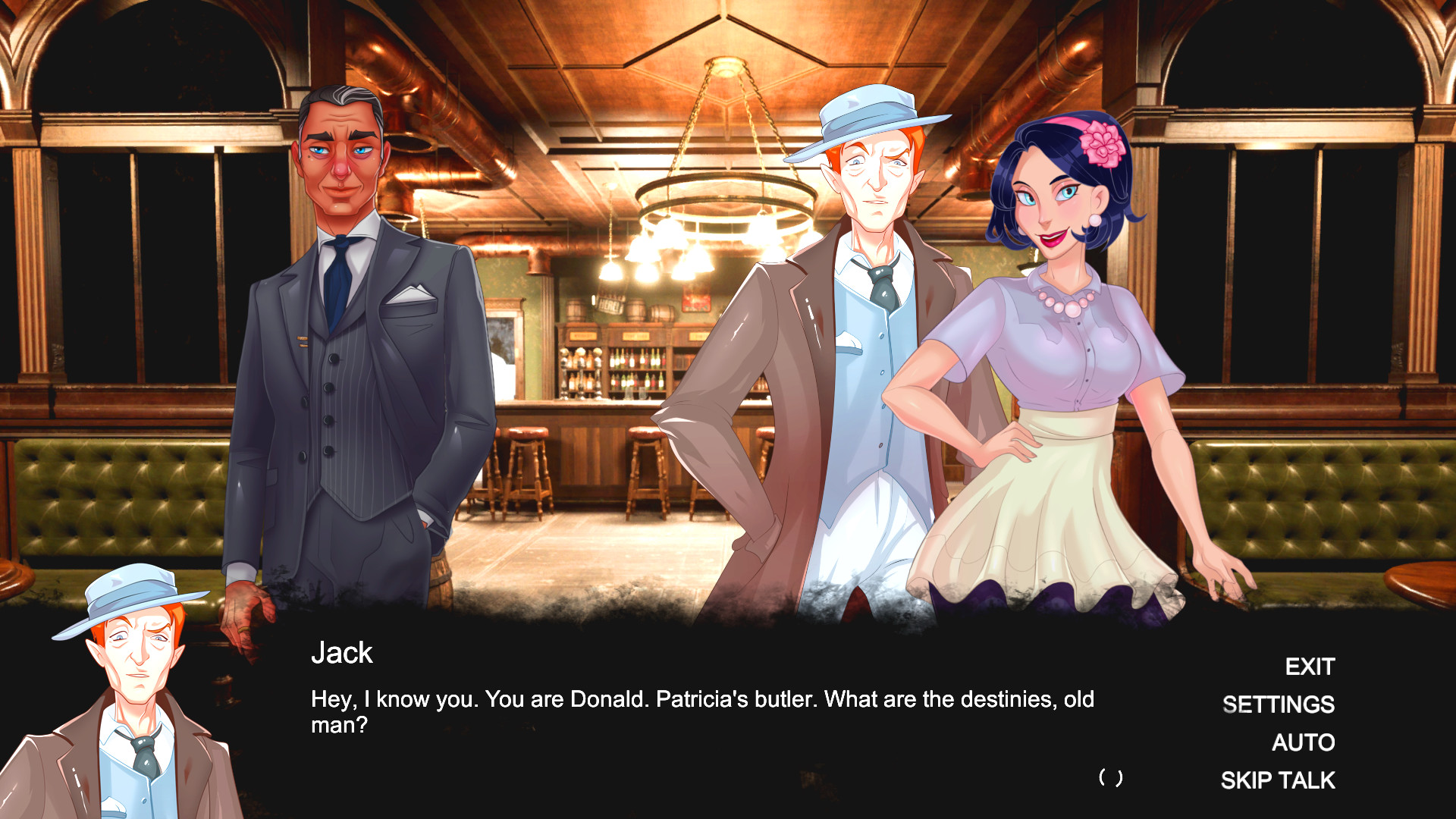This screenshot has width=1456, height=819.
Task: Open the SETTINGS menu
Action: pyautogui.click(x=1280, y=704)
